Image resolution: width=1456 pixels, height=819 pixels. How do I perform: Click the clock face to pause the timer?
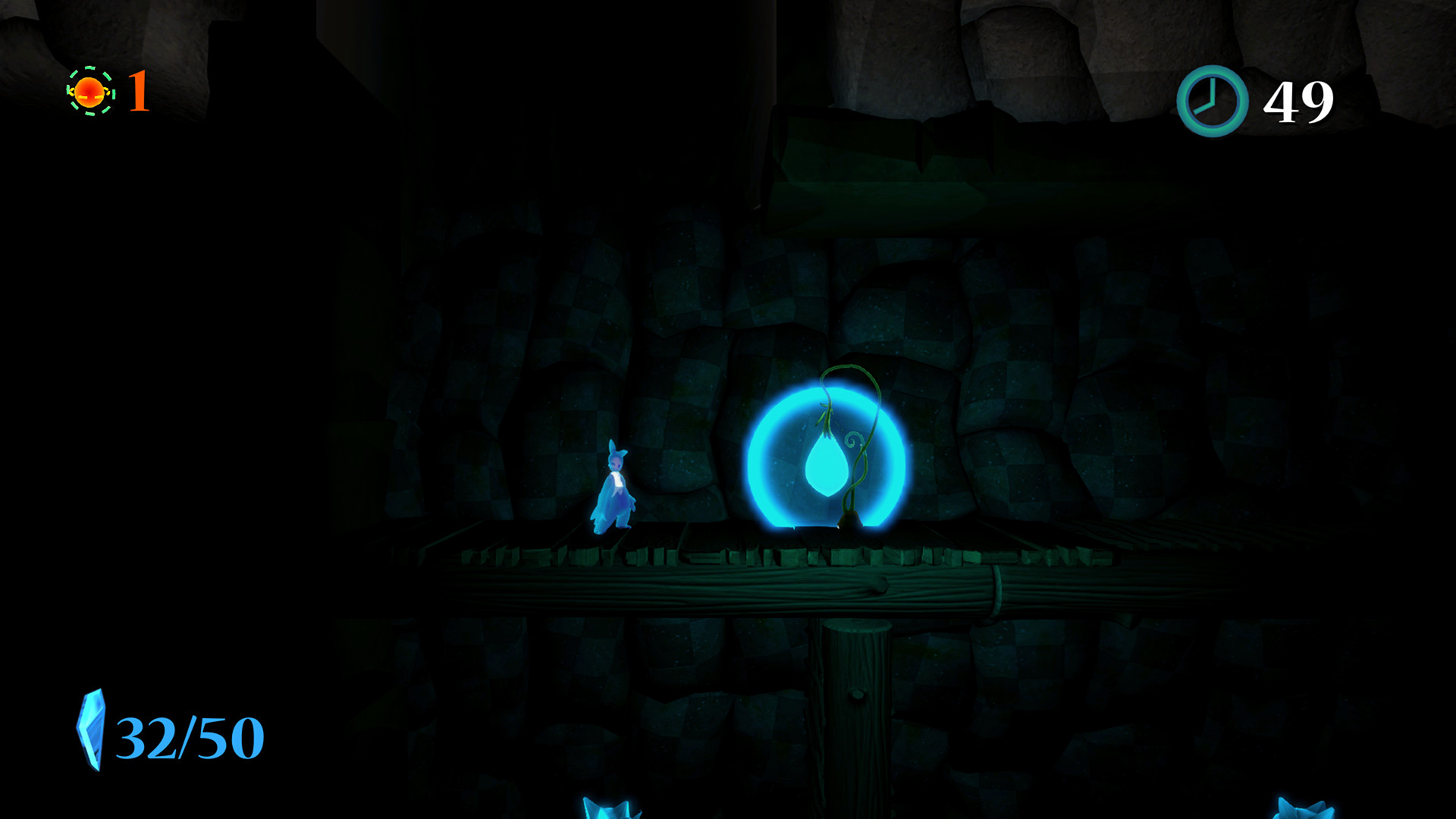click(x=1211, y=99)
